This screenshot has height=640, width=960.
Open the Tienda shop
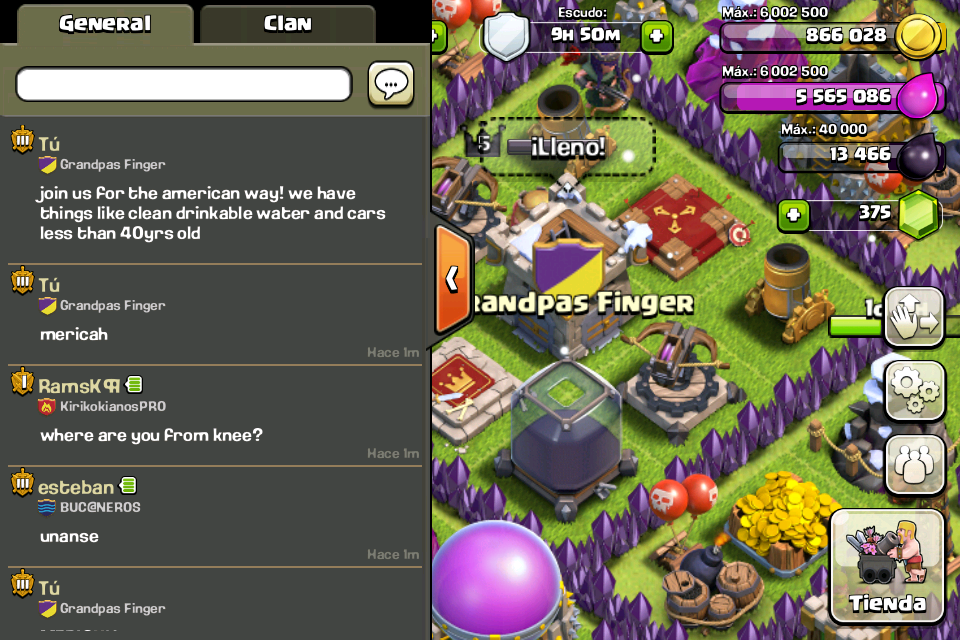click(x=887, y=566)
